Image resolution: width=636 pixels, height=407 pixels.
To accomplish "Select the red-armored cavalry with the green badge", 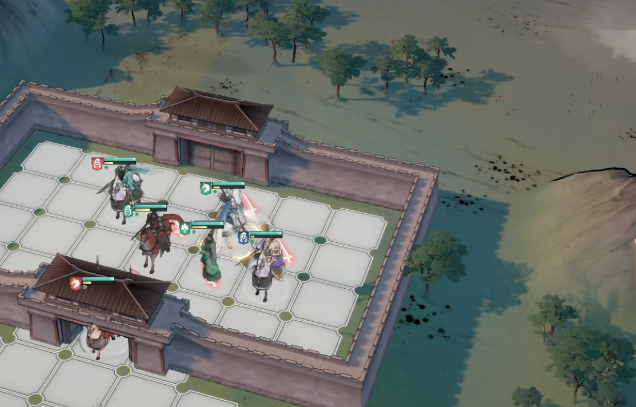I will (x=151, y=238).
